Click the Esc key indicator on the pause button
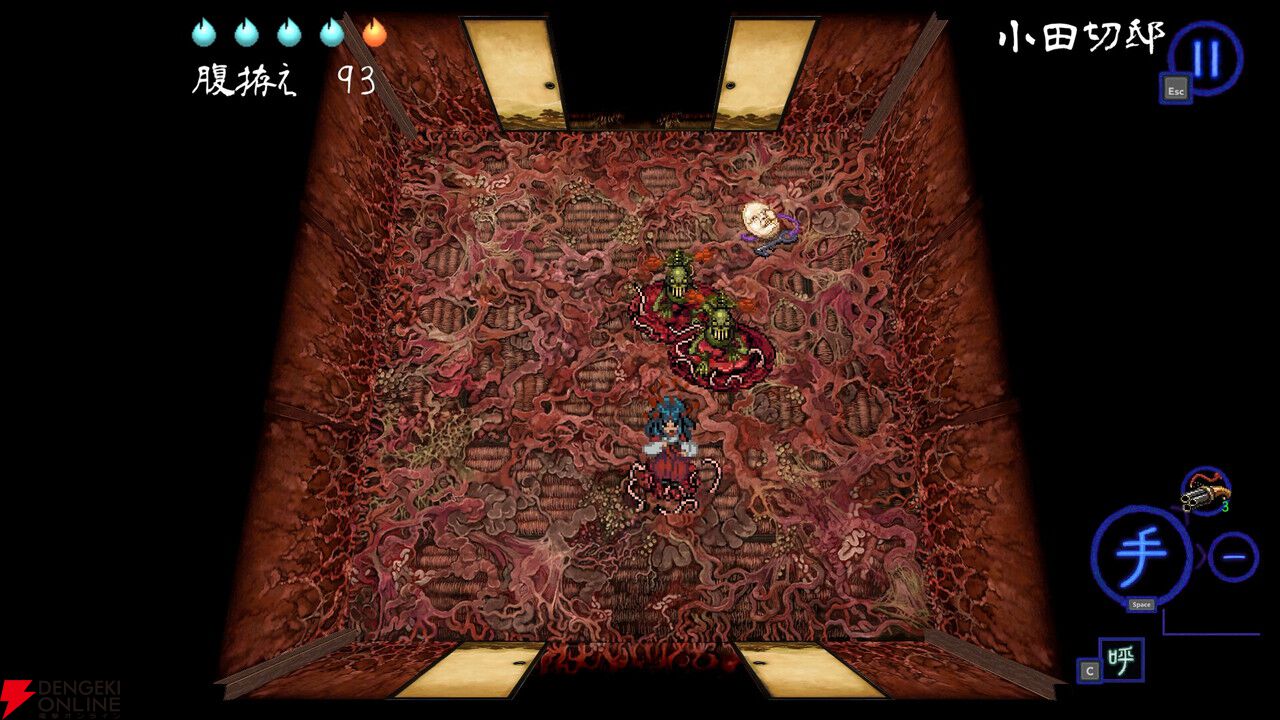This screenshot has width=1280, height=720. (1174, 90)
